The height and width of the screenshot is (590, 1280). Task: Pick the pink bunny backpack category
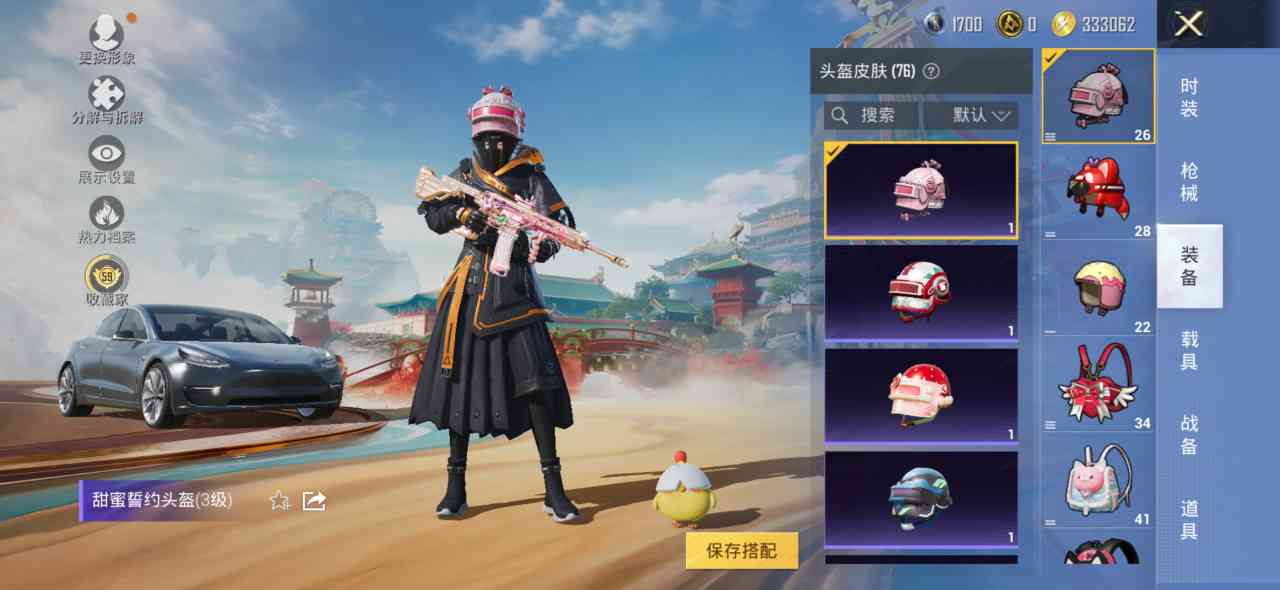coord(1098,480)
